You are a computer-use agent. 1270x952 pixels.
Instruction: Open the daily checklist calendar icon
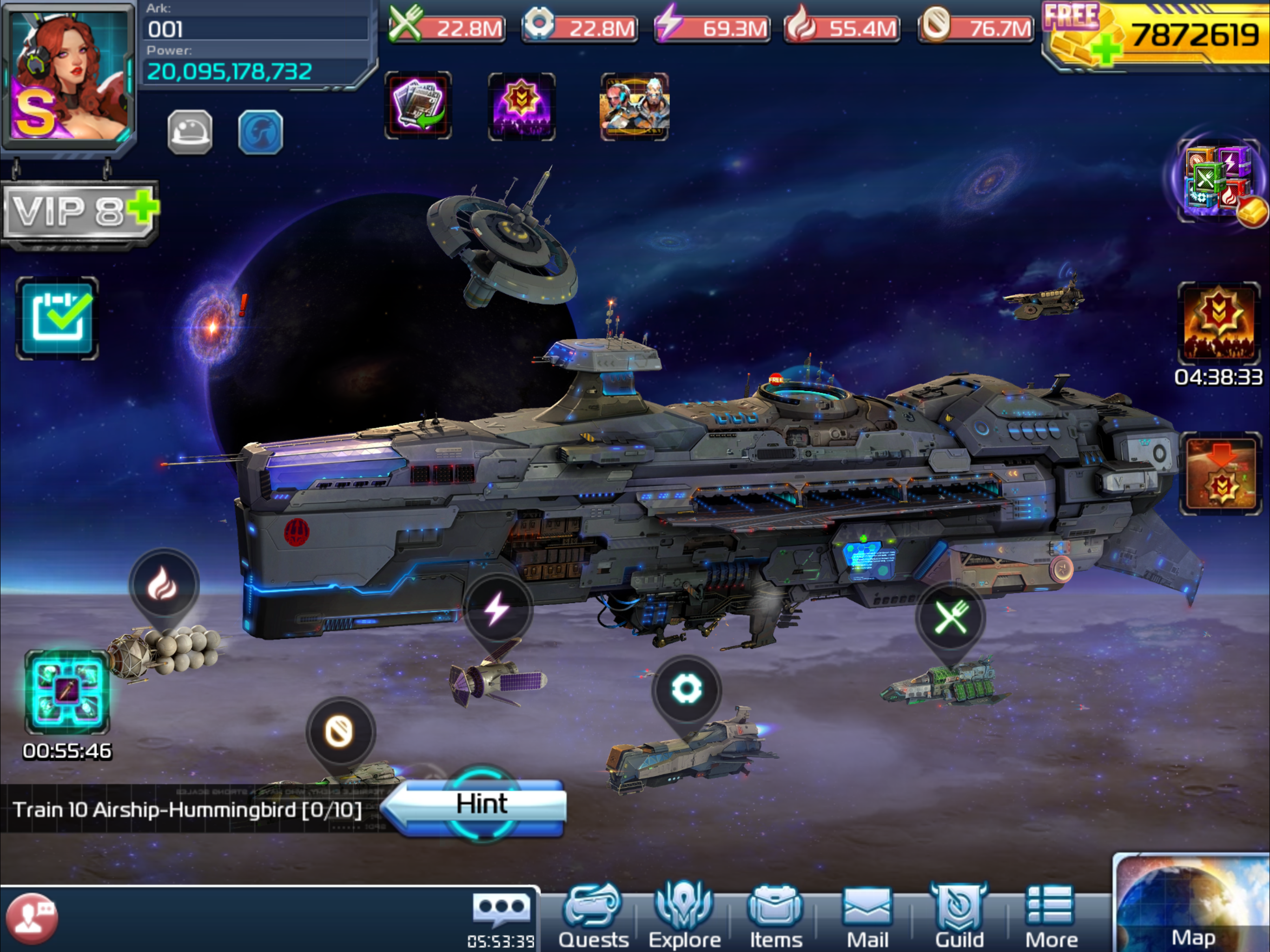tap(58, 318)
